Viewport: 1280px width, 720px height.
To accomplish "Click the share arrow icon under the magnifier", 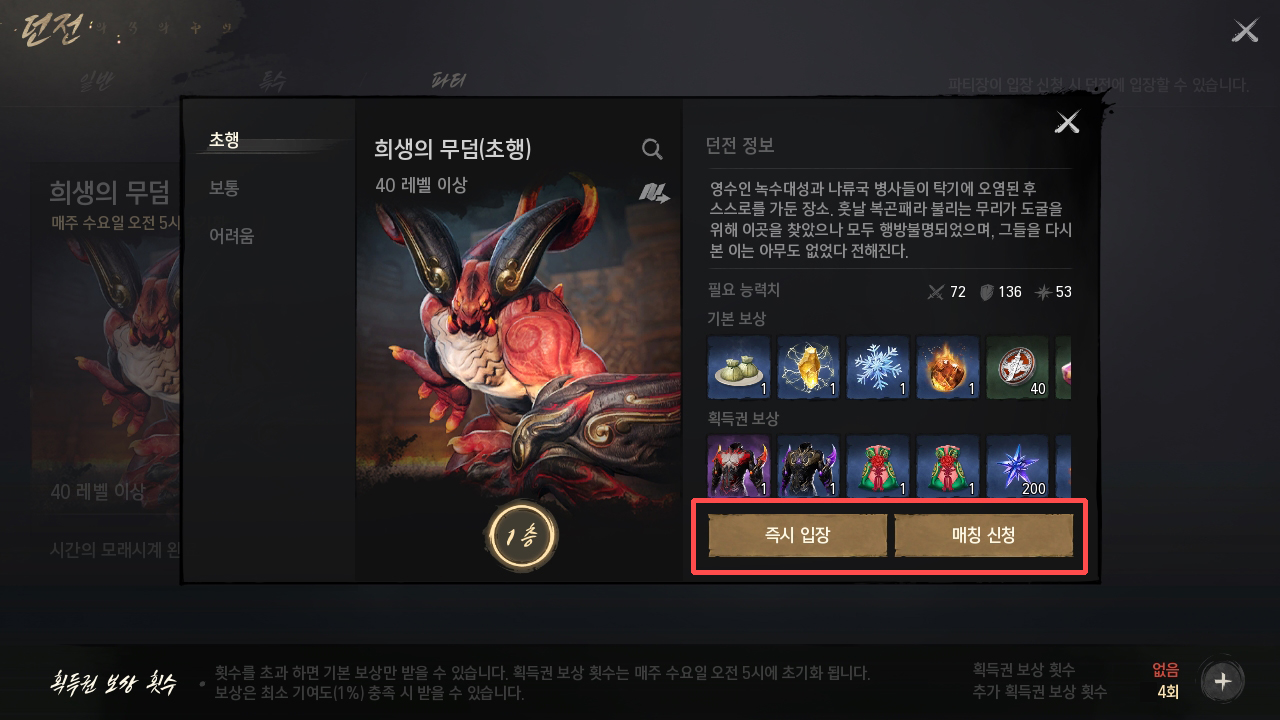I will (x=654, y=193).
